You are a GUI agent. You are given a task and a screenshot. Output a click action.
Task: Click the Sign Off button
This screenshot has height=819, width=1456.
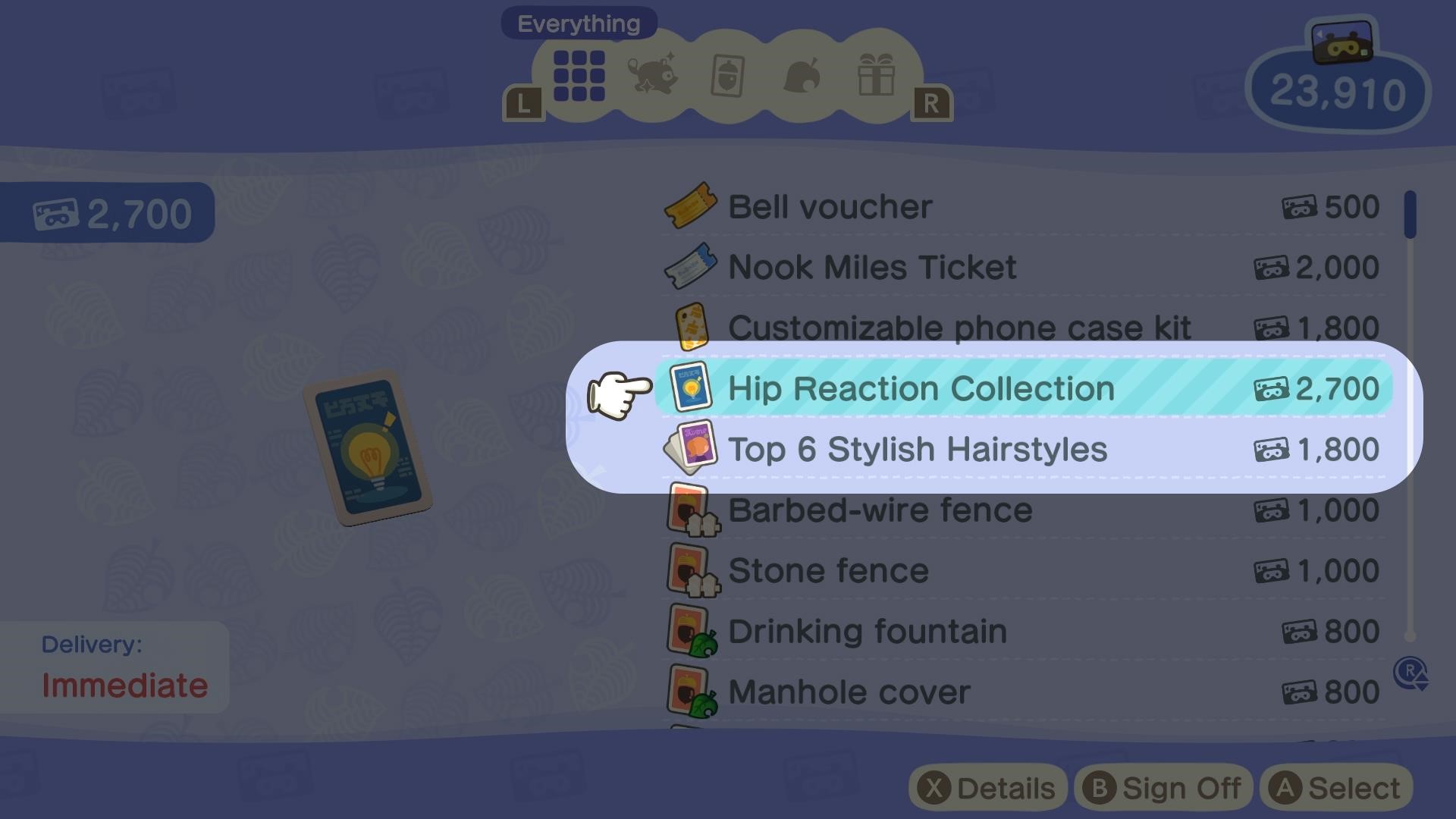(x=1163, y=788)
